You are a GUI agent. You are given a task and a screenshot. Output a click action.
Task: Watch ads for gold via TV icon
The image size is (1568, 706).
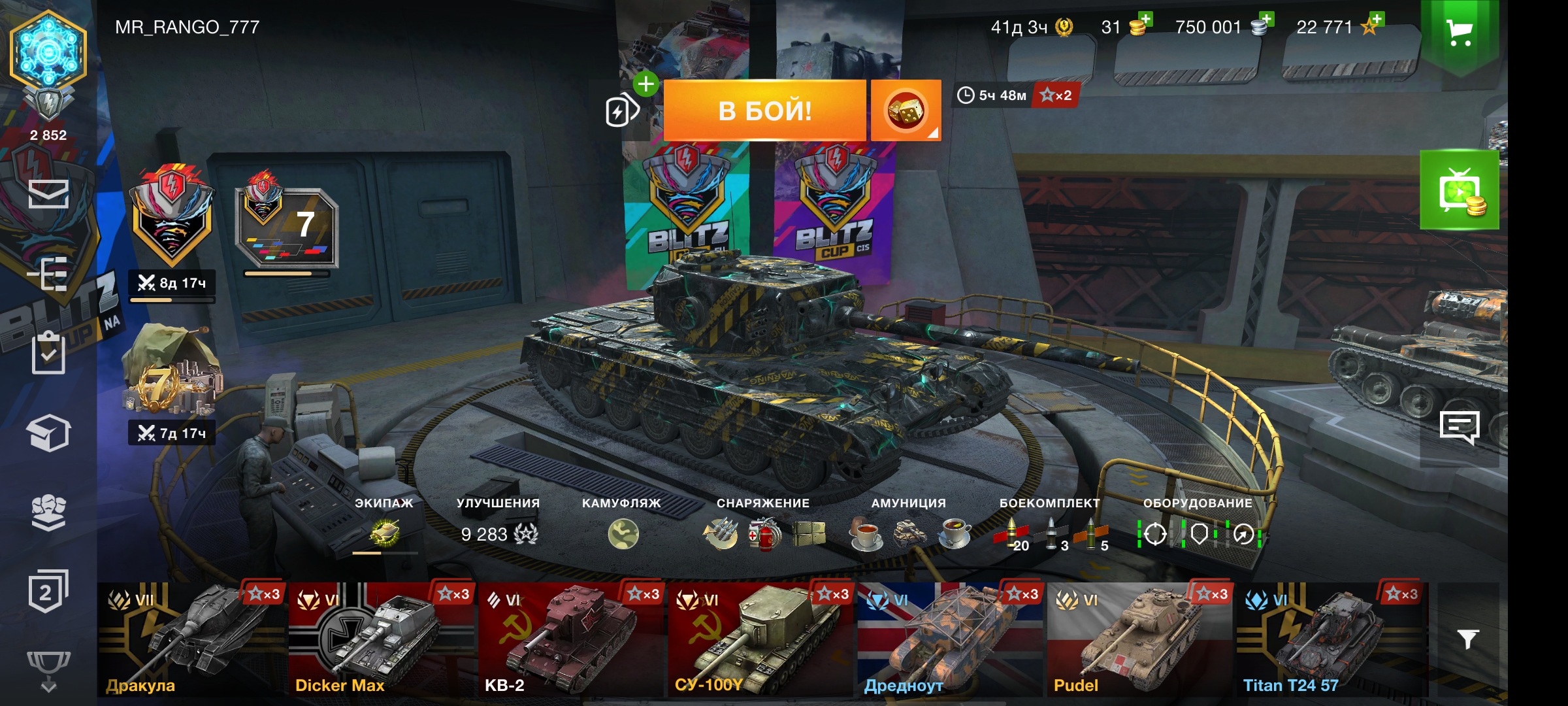tap(1459, 190)
